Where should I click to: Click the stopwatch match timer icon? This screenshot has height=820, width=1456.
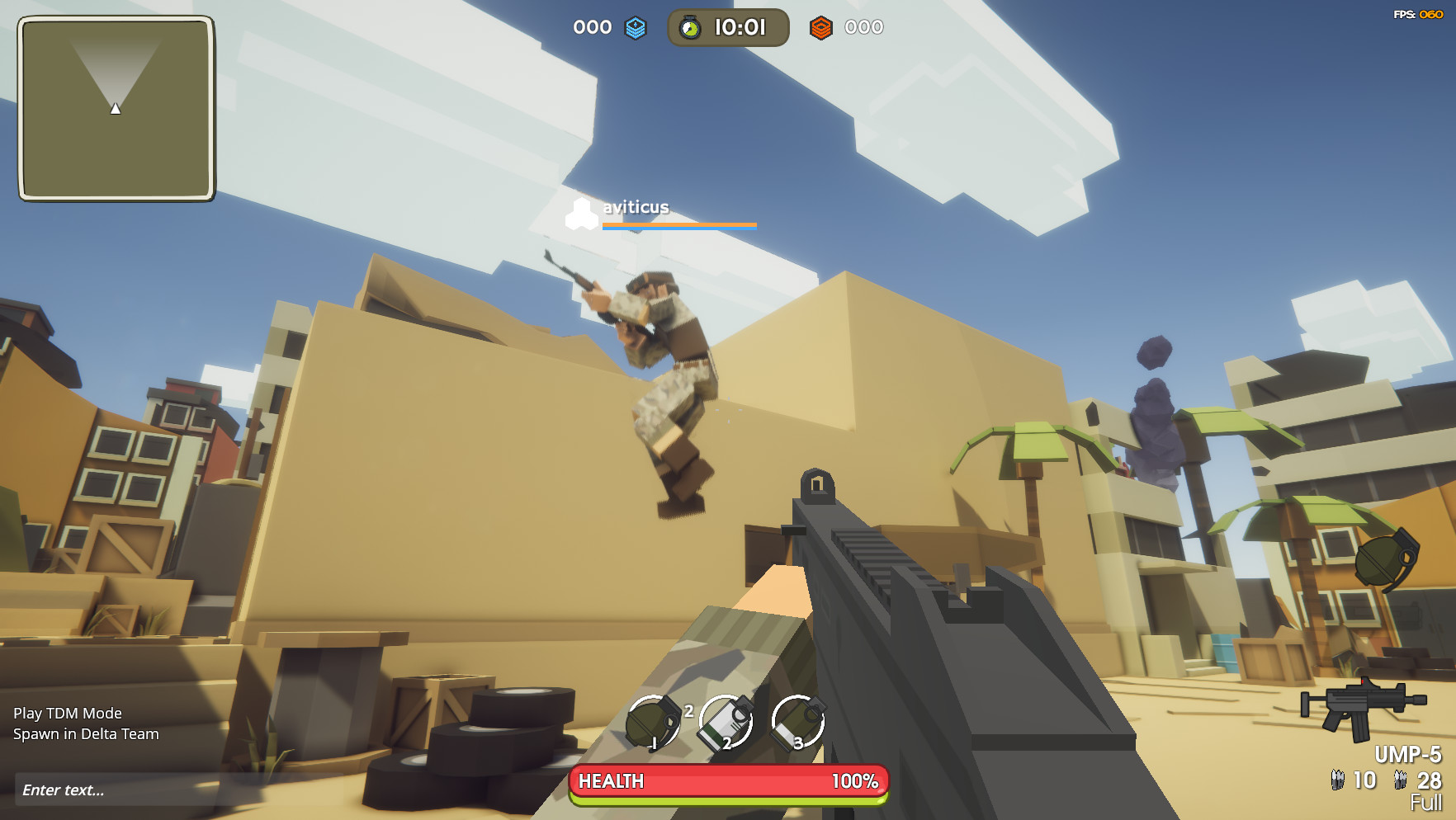point(689,27)
